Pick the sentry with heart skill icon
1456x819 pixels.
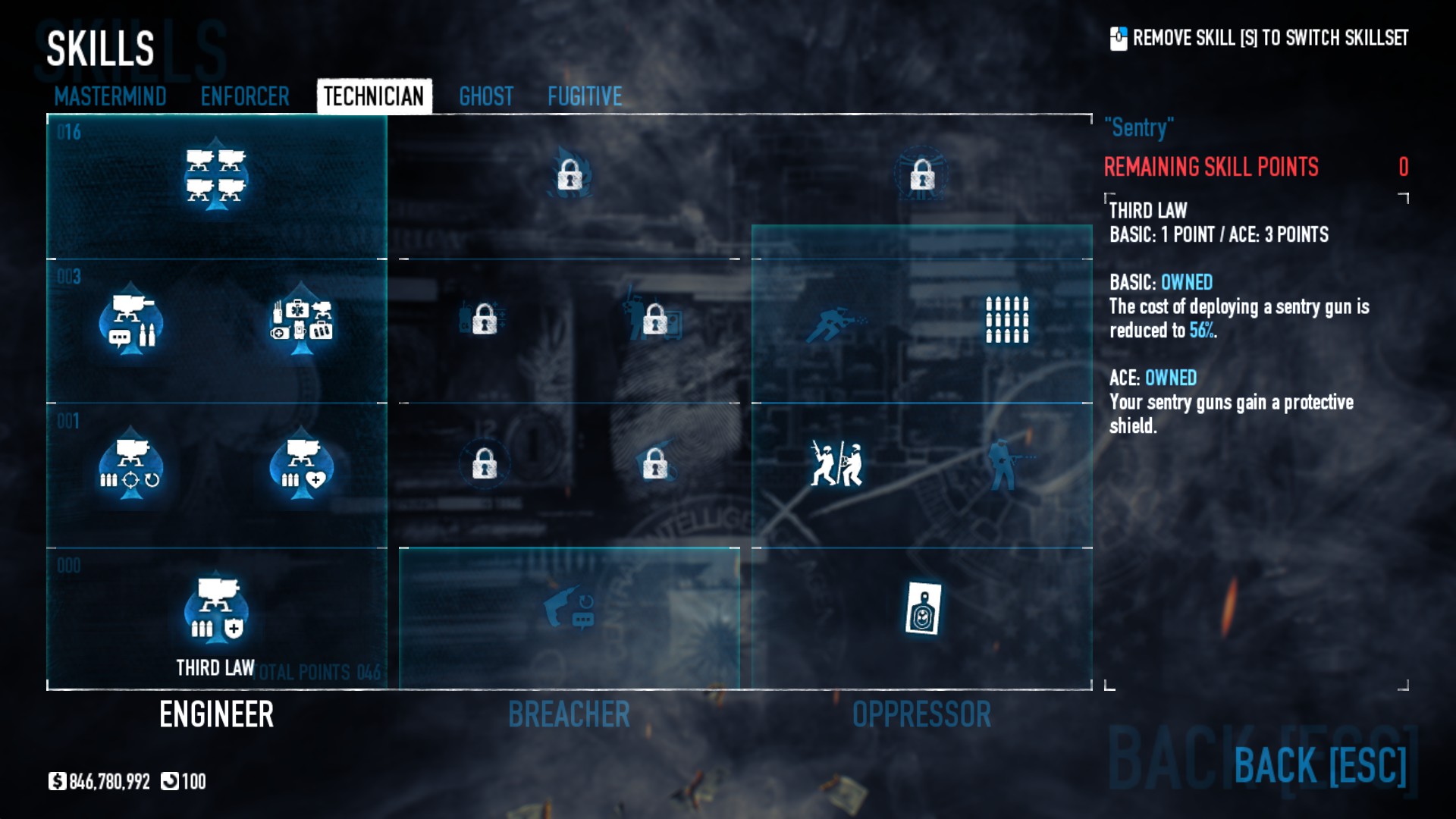click(x=302, y=464)
